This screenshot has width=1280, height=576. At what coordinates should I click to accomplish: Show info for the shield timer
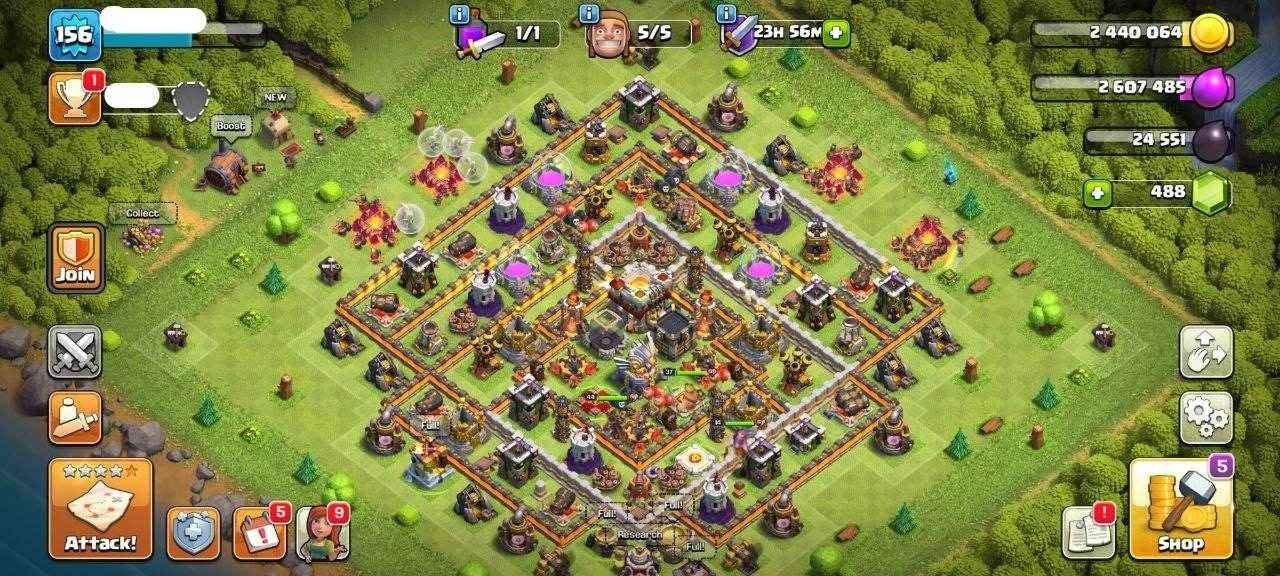725,14
